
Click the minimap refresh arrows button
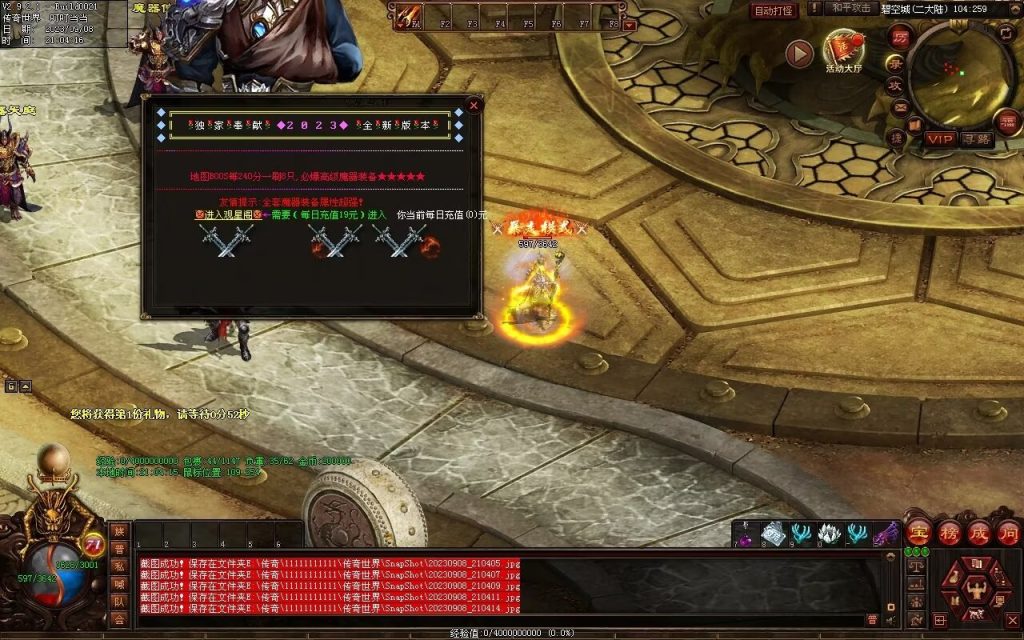point(1007,33)
